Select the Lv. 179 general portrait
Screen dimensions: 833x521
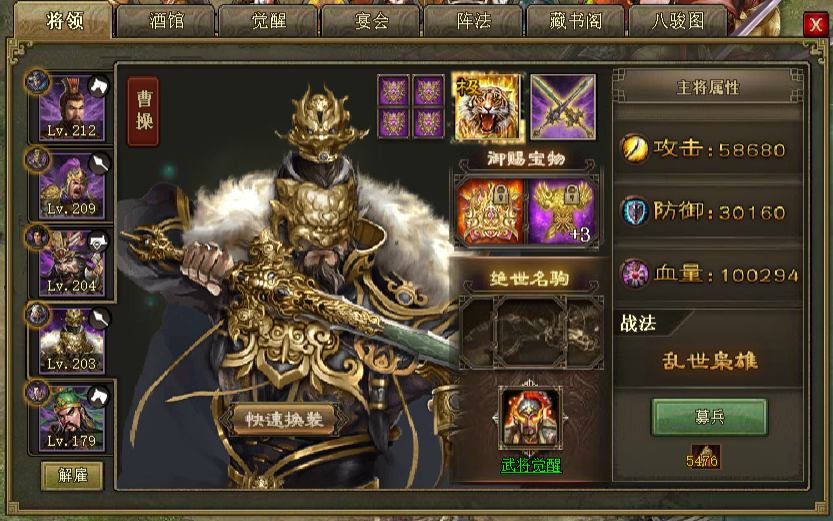pos(71,417)
